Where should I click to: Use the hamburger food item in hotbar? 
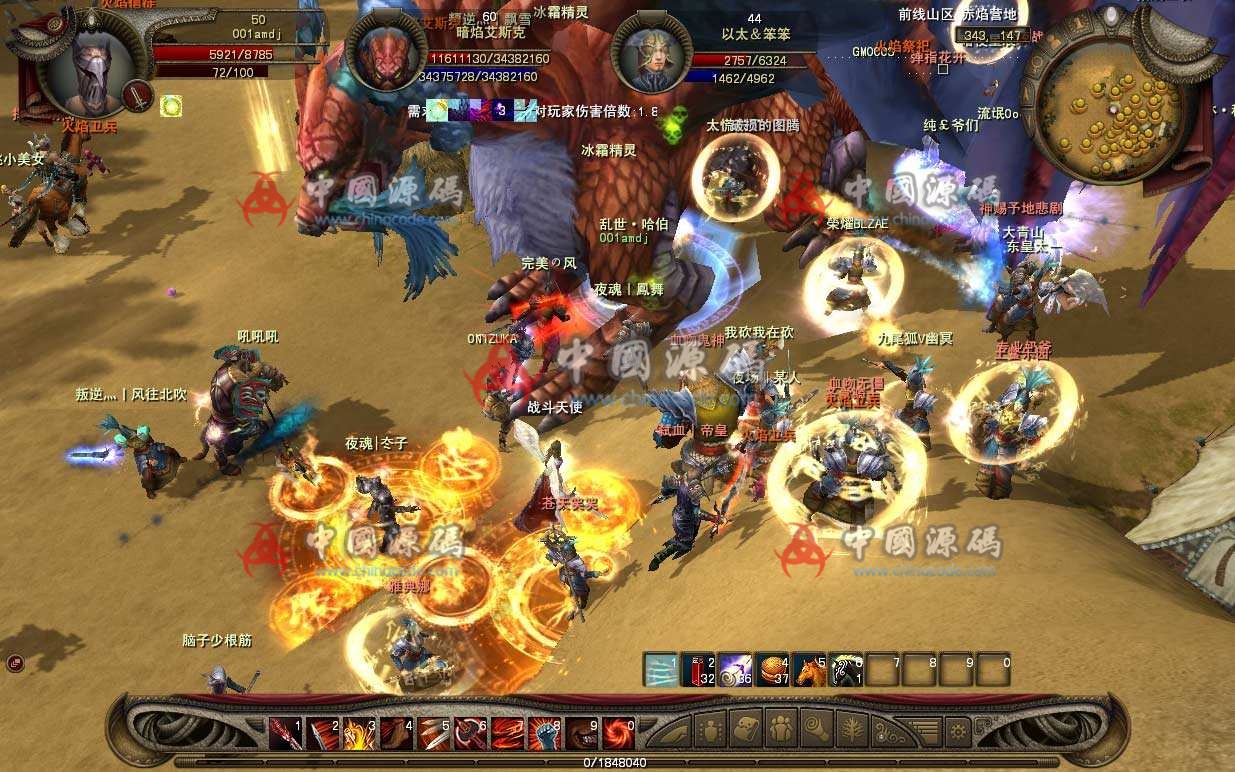click(773, 669)
